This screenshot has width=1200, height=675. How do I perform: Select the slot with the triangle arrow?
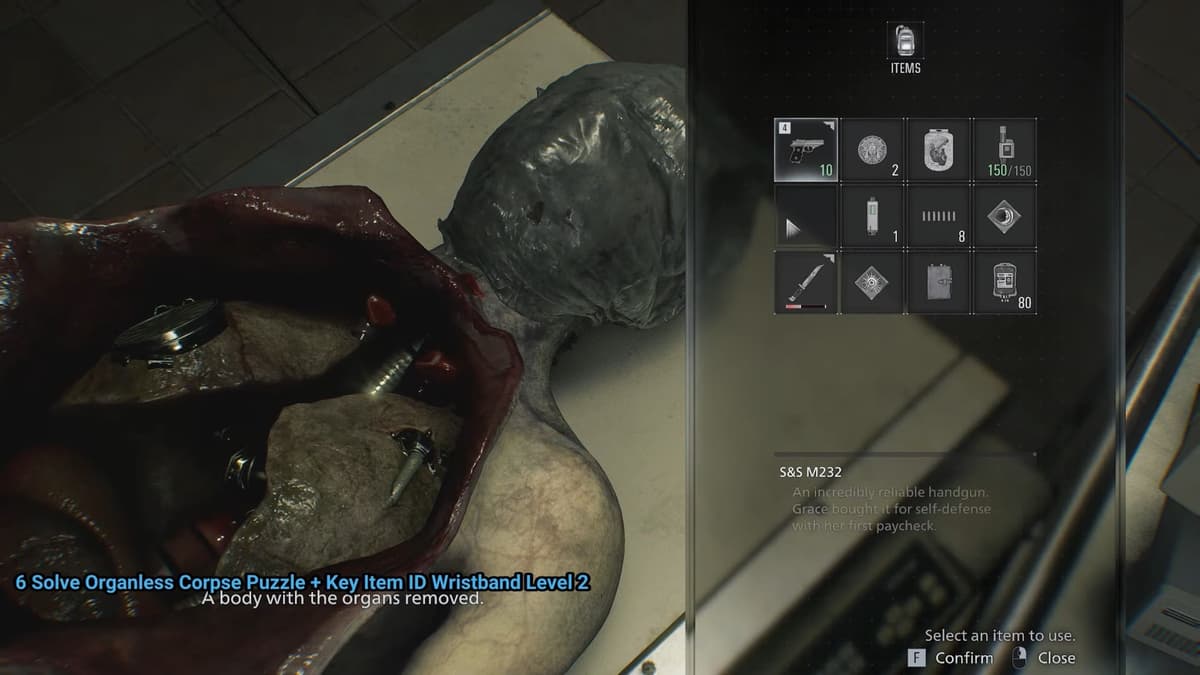[807, 215]
